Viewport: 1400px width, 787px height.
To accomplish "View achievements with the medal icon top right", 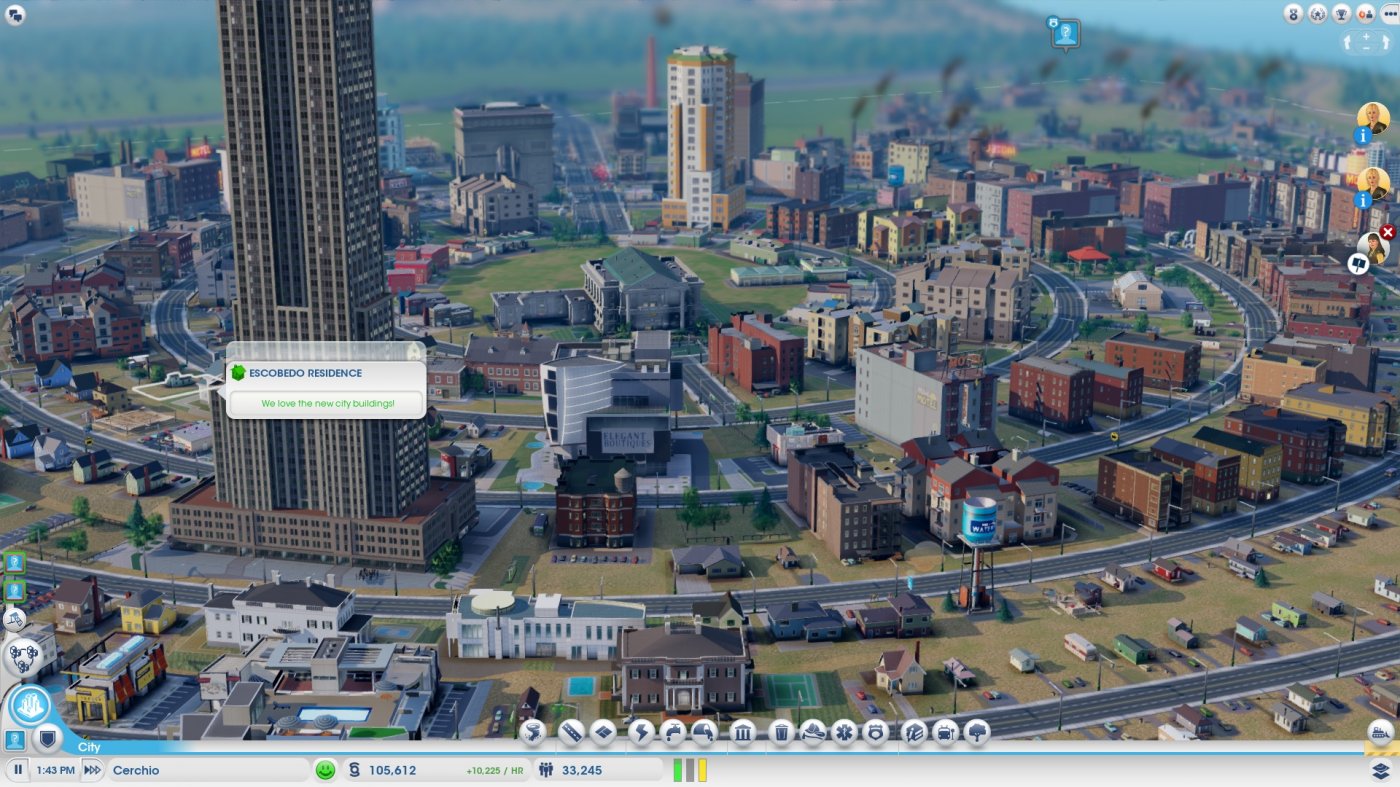I will (x=1292, y=14).
